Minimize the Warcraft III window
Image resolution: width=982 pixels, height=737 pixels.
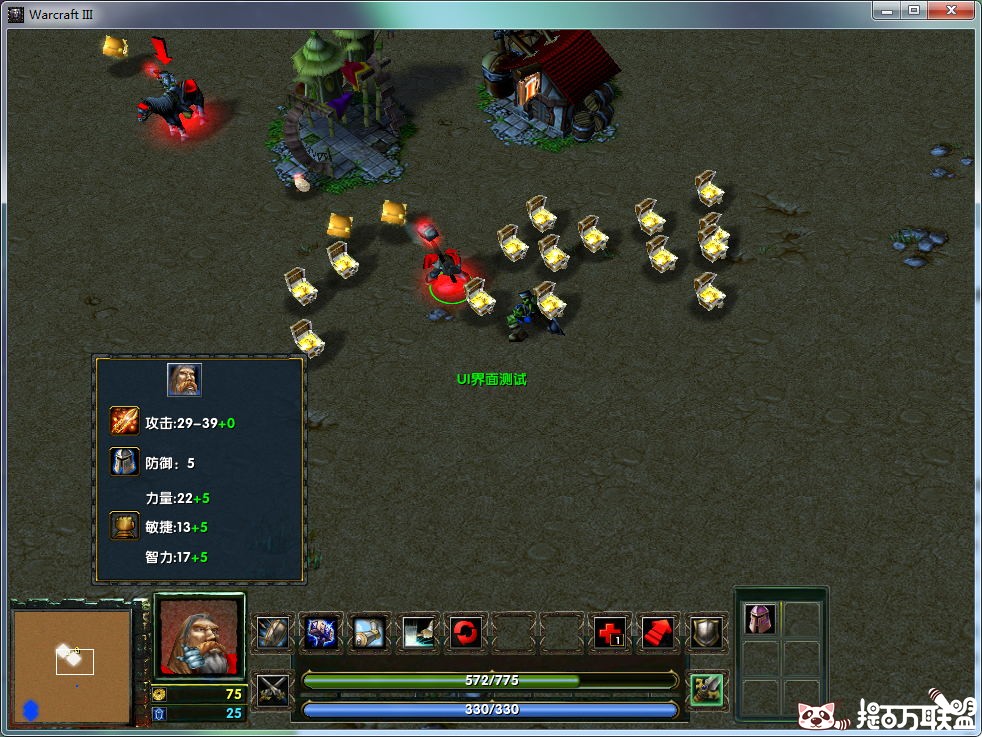[886, 10]
